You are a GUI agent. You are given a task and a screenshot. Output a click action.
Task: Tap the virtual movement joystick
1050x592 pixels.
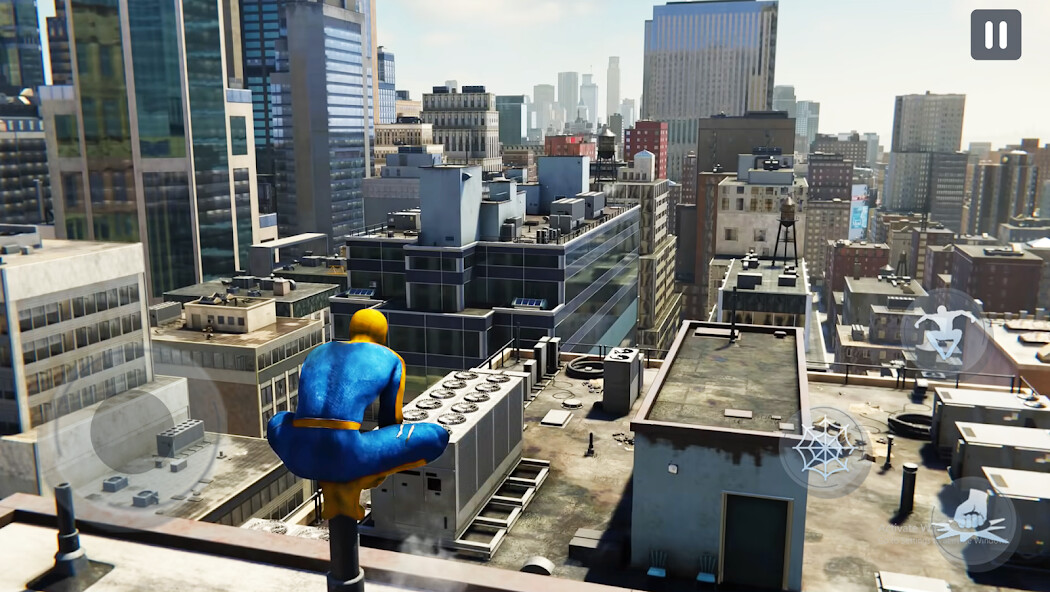click(x=131, y=431)
